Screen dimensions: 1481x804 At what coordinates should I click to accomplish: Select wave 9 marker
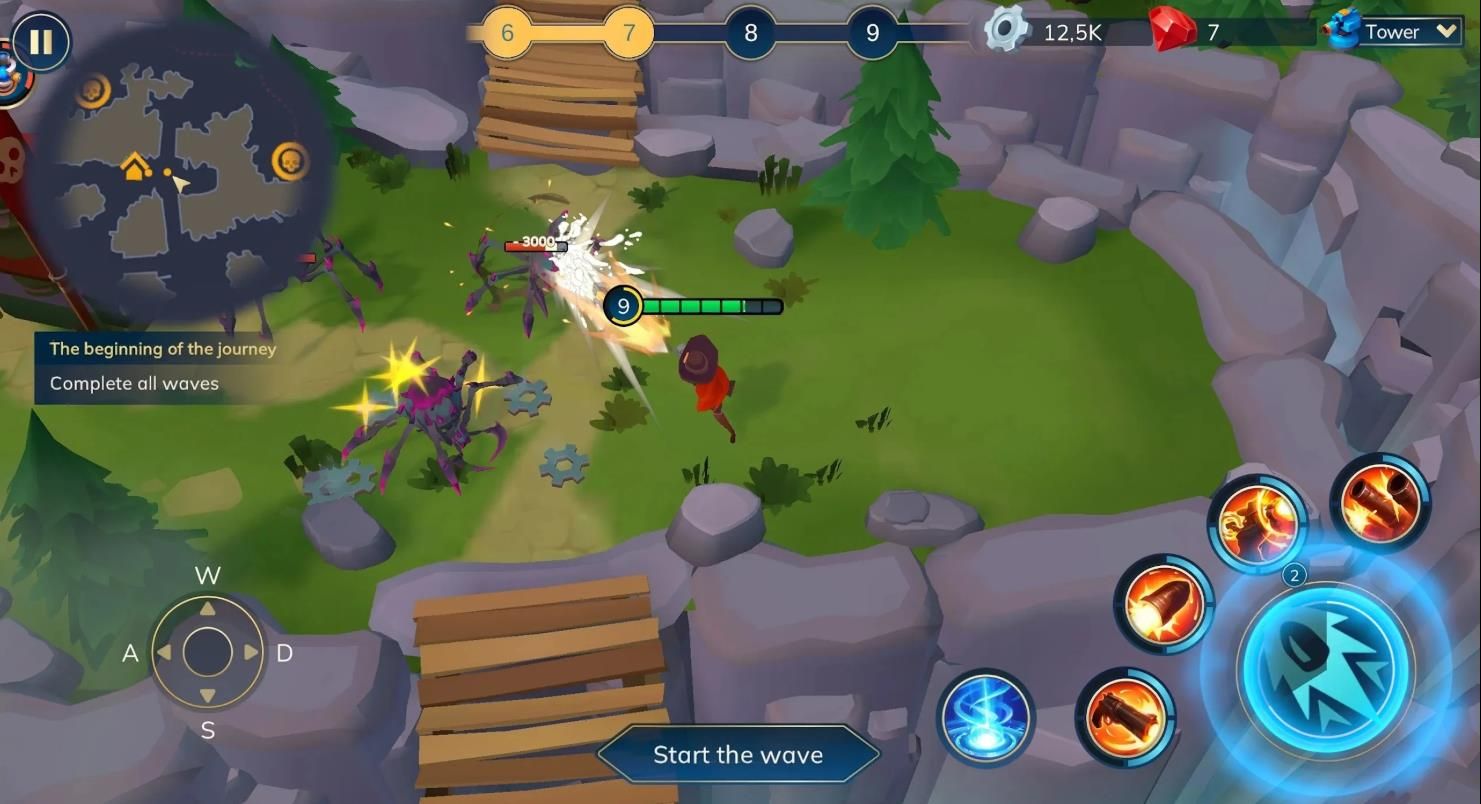(x=872, y=33)
